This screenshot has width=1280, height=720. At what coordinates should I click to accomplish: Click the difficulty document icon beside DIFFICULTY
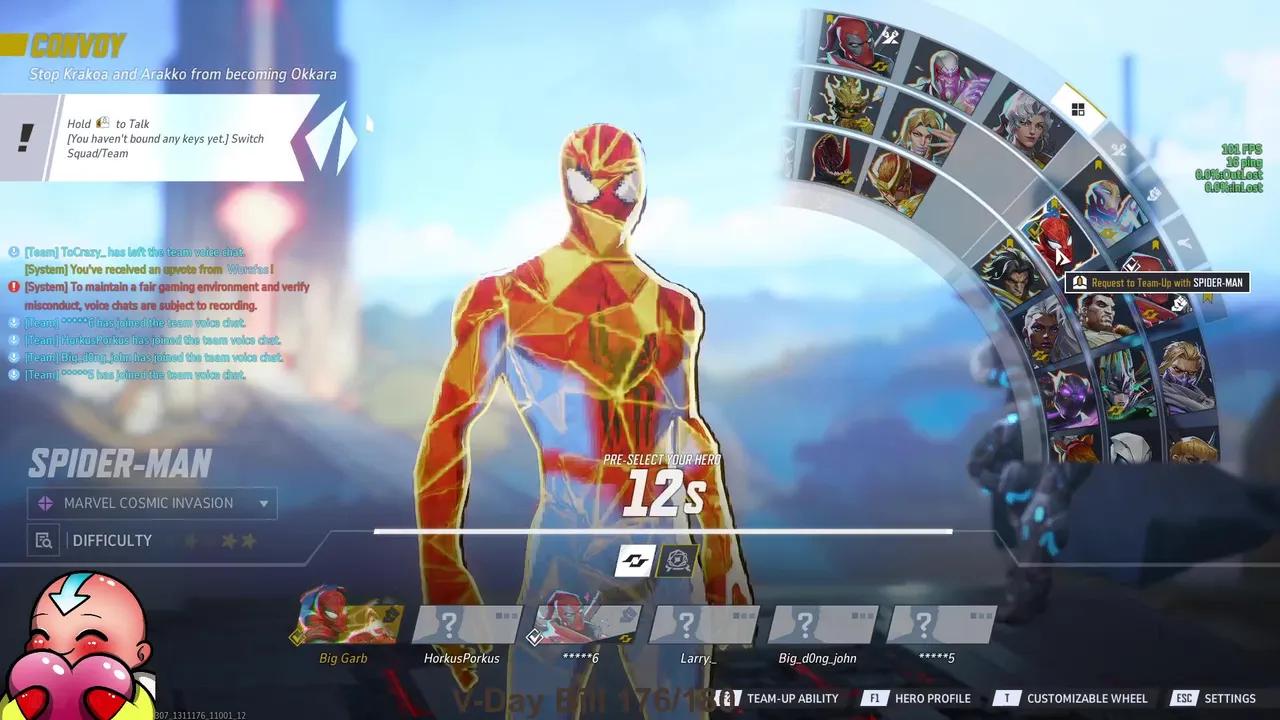pyautogui.click(x=42, y=540)
